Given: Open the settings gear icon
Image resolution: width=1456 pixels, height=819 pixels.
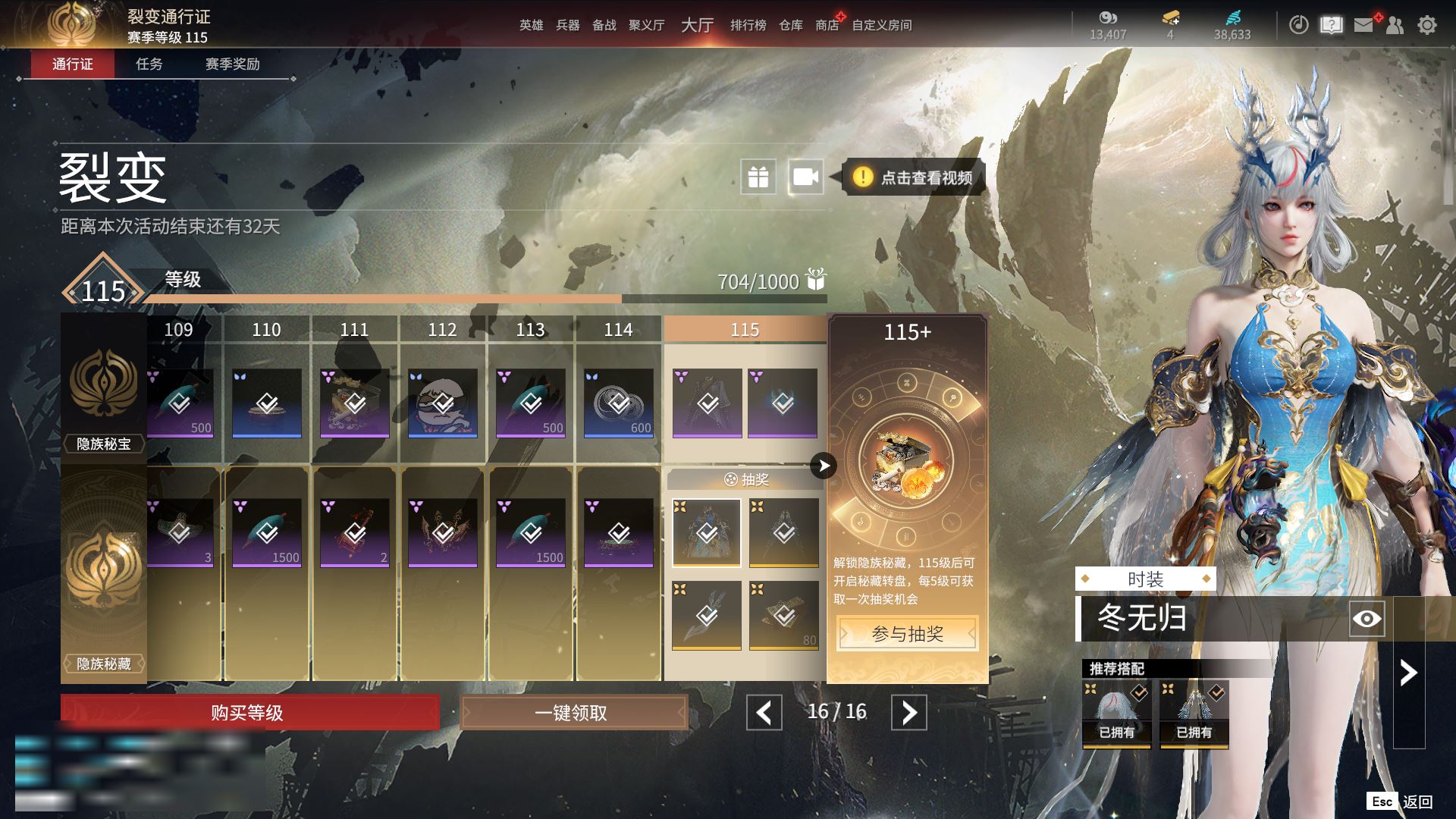Looking at the screenshot, I should tap(1427, 25).
